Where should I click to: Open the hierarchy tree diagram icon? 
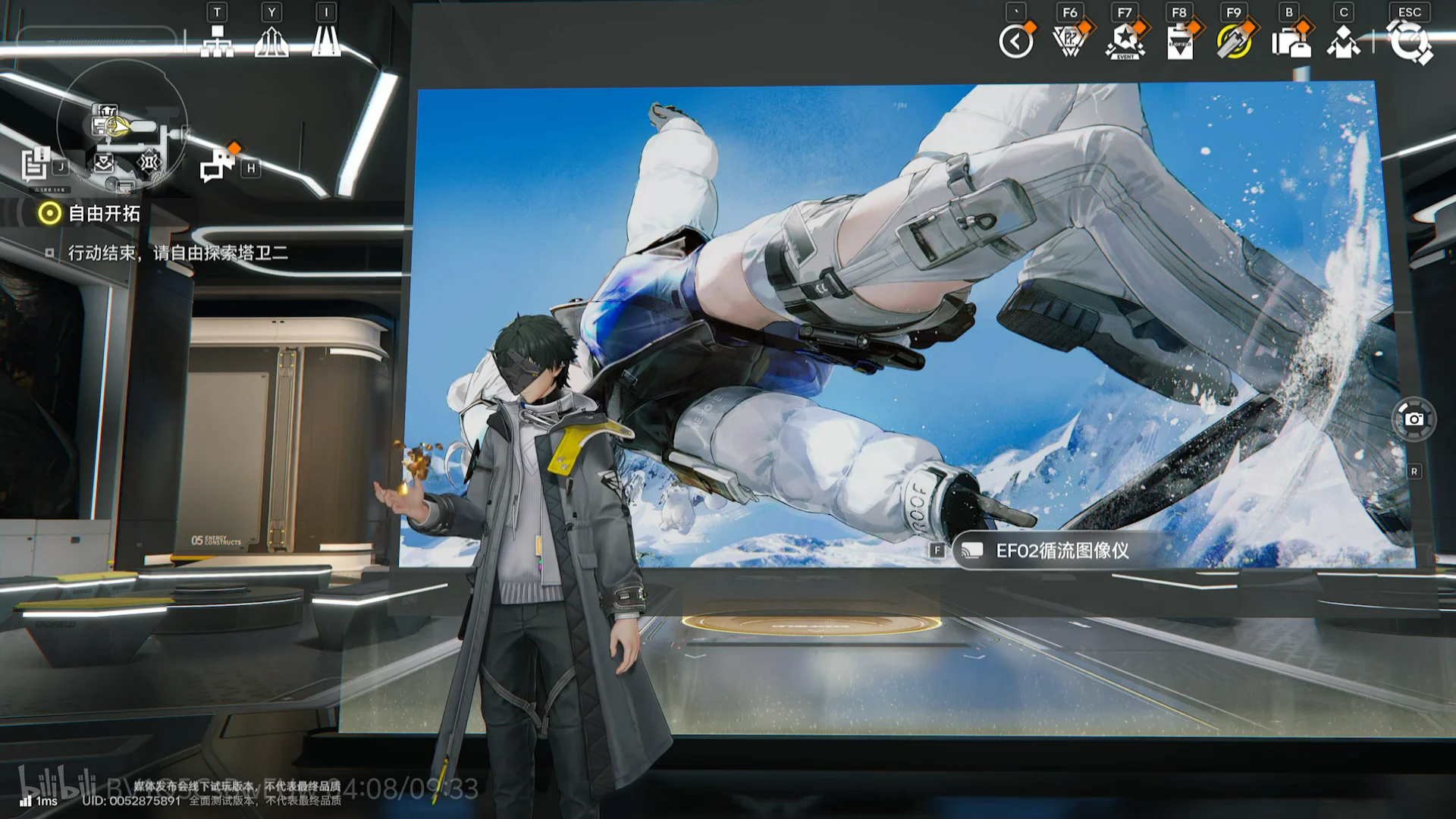point(217,41)
